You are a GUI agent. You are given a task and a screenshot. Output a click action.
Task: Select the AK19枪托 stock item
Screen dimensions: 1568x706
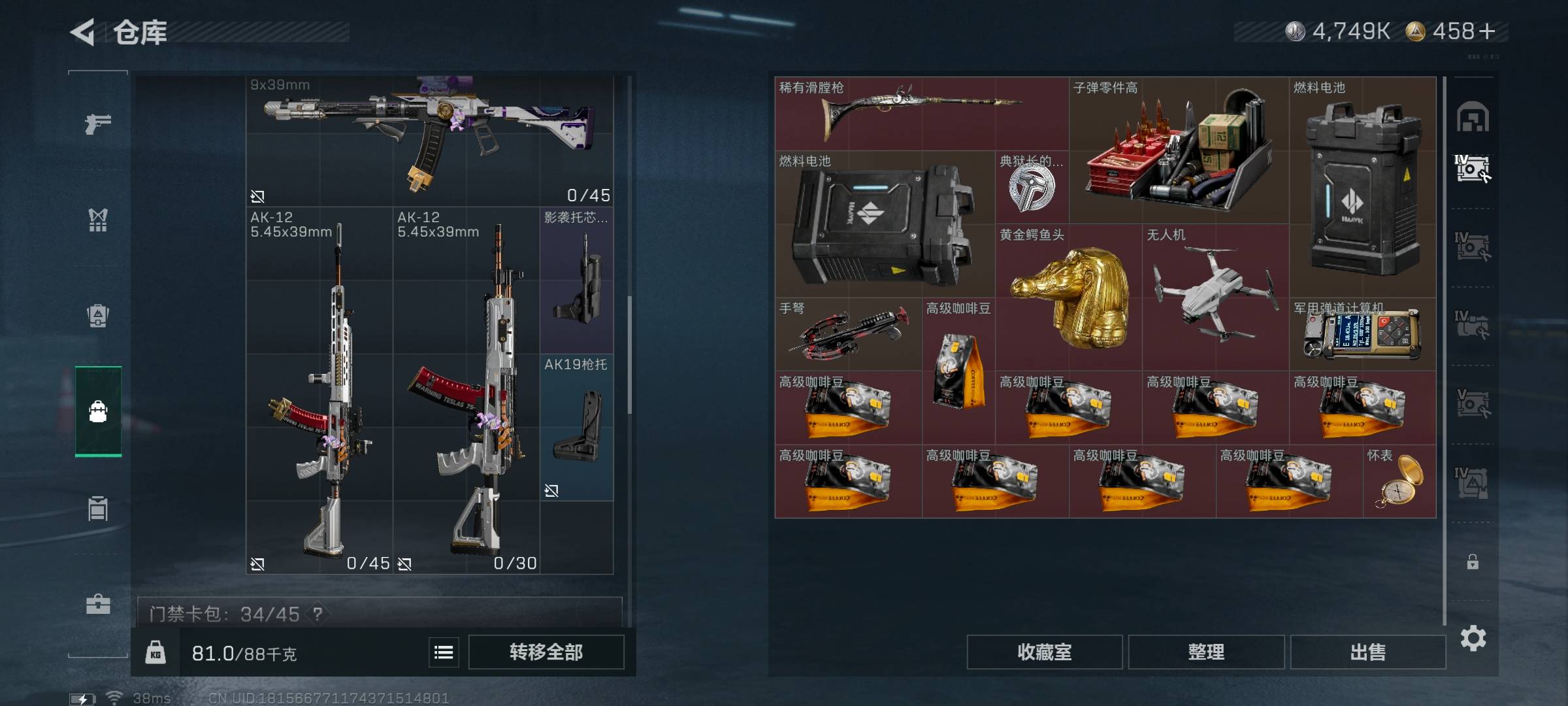pyautogui.click(x=576, y=428)
